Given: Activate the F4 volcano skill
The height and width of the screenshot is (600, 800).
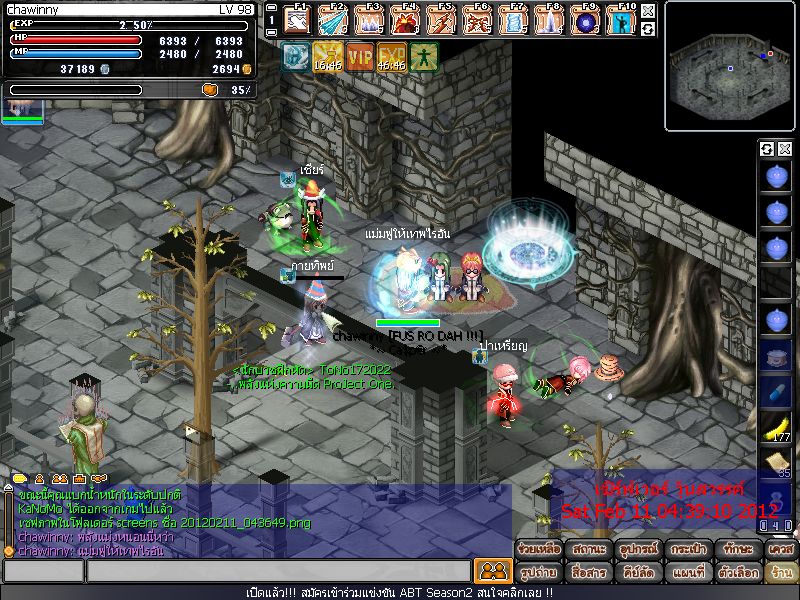Looking at the screenshot, I should 405,19.
